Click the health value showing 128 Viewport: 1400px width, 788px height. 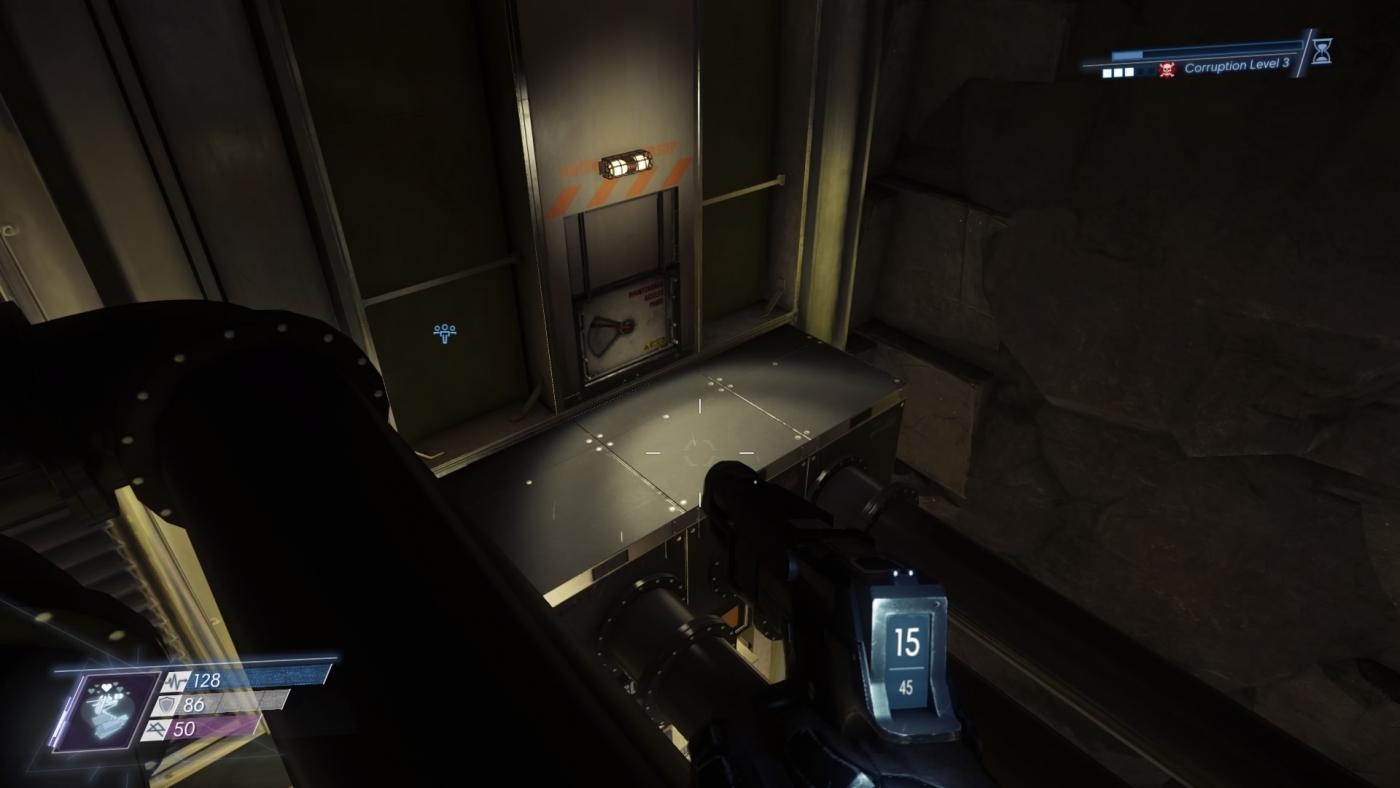tap(207, 680)
